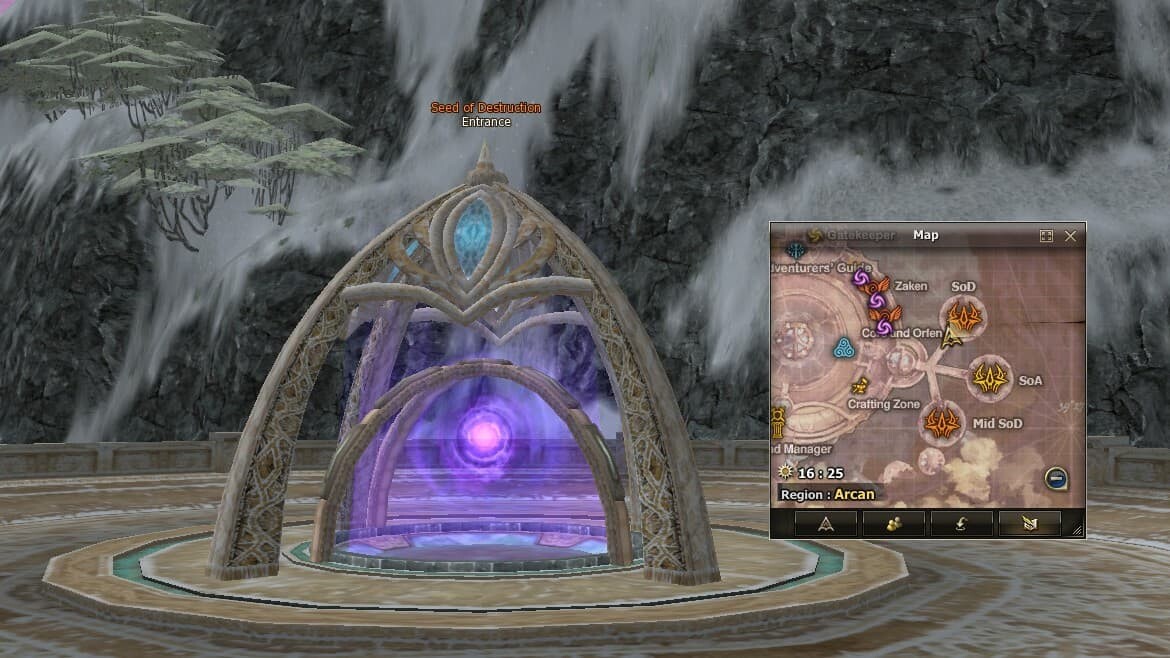
Task: Click the Gatekeeper swirl icon in map header
Action: 814,236
